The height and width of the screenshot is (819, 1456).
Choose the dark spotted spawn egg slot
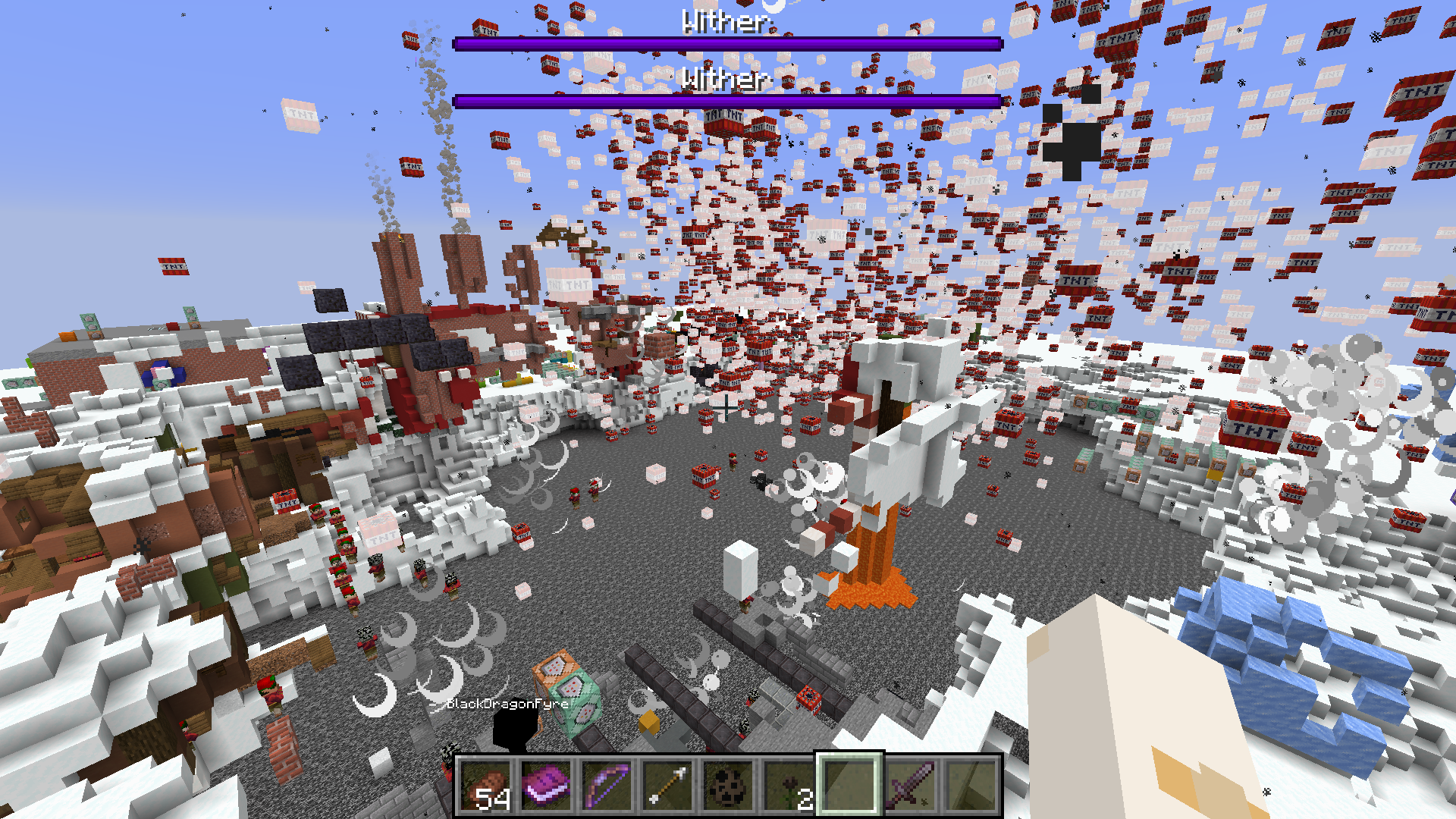point(728,786)
